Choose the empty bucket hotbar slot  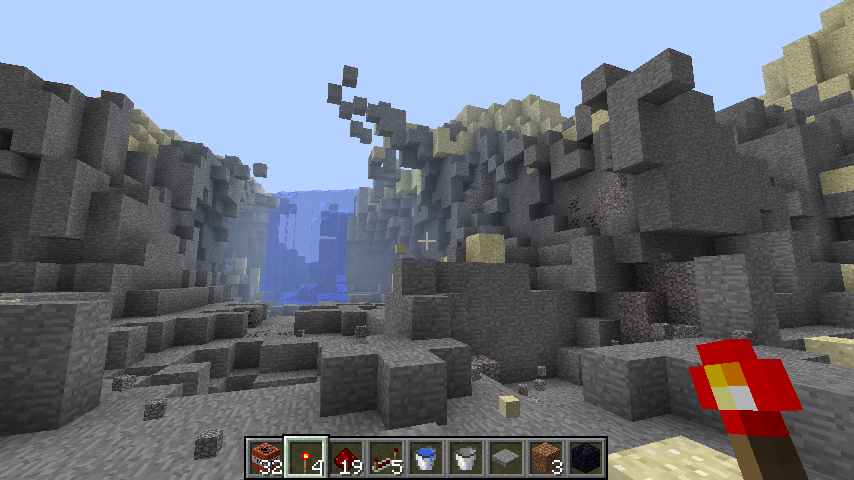(x=466, y=457)
